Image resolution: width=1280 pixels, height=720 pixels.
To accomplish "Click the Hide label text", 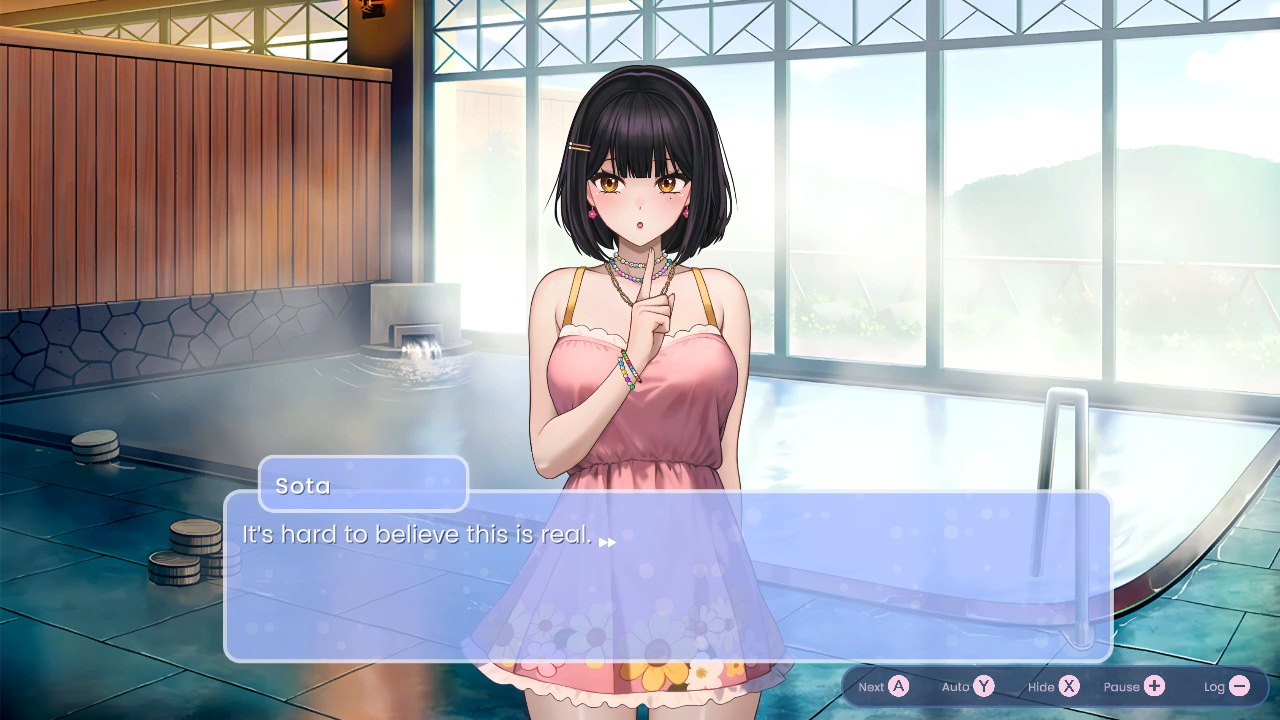I will (1038, 687).
